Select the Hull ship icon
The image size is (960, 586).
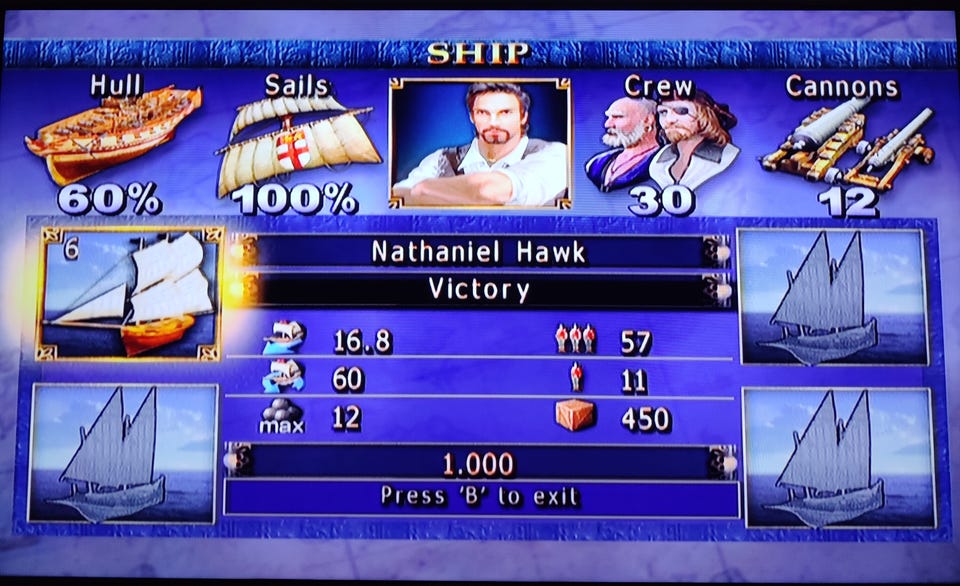[111, 136]
